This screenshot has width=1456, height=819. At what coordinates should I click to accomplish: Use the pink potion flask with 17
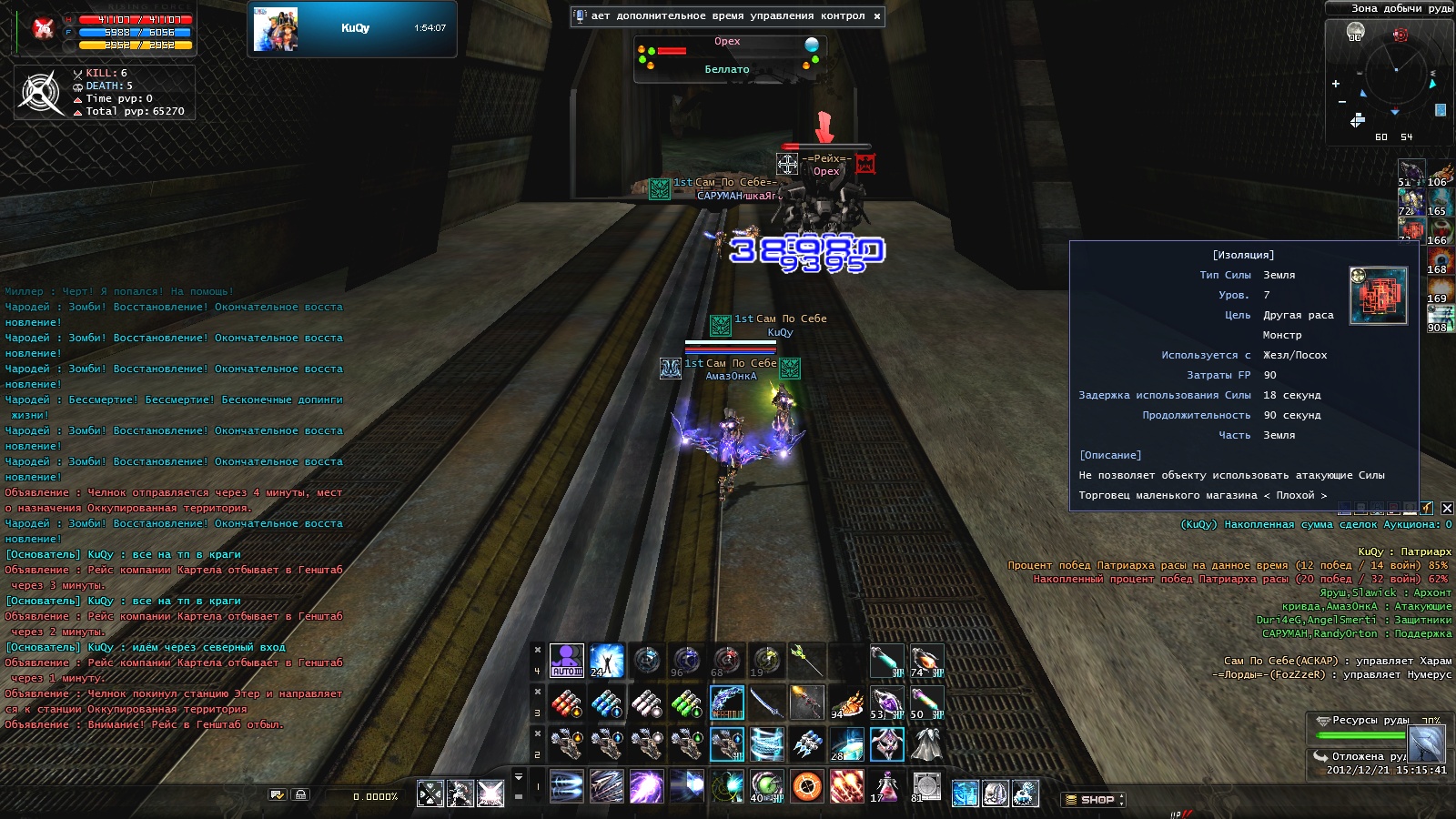click(x=885, y=785)
